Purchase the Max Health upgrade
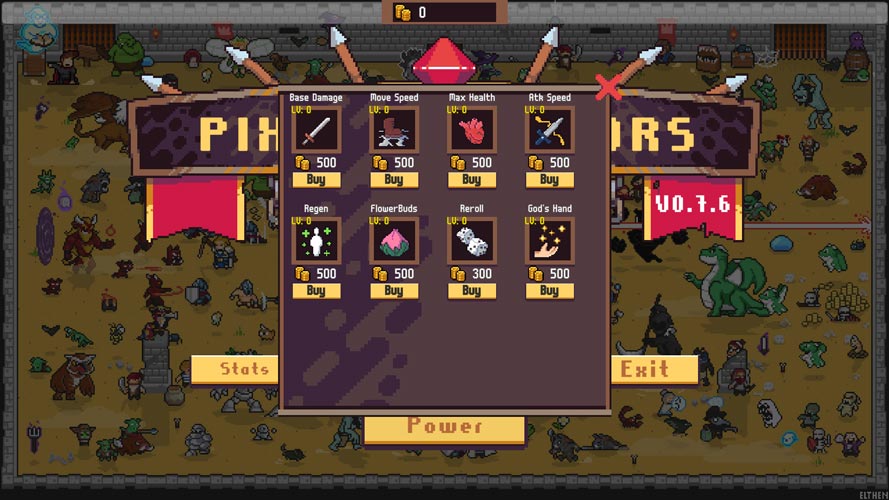This screenshot has height=500, width=889. click(471, 180)
